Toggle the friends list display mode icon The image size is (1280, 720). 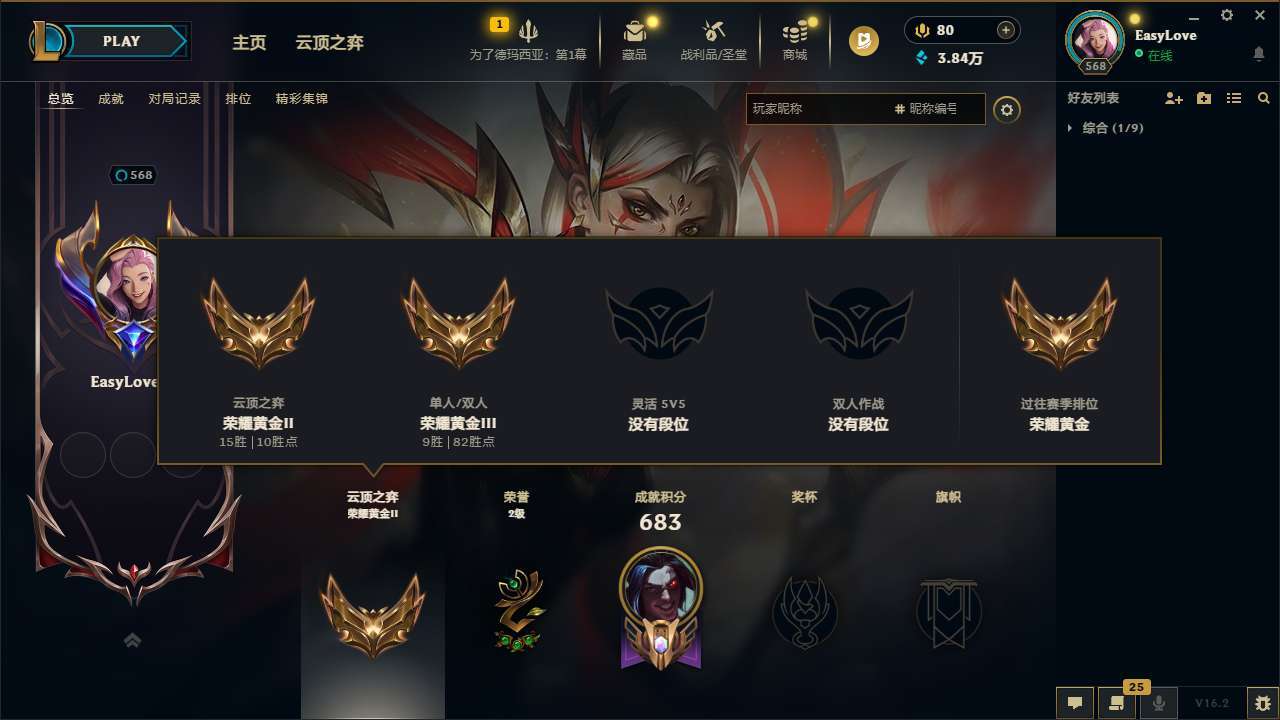[1233, 98]
